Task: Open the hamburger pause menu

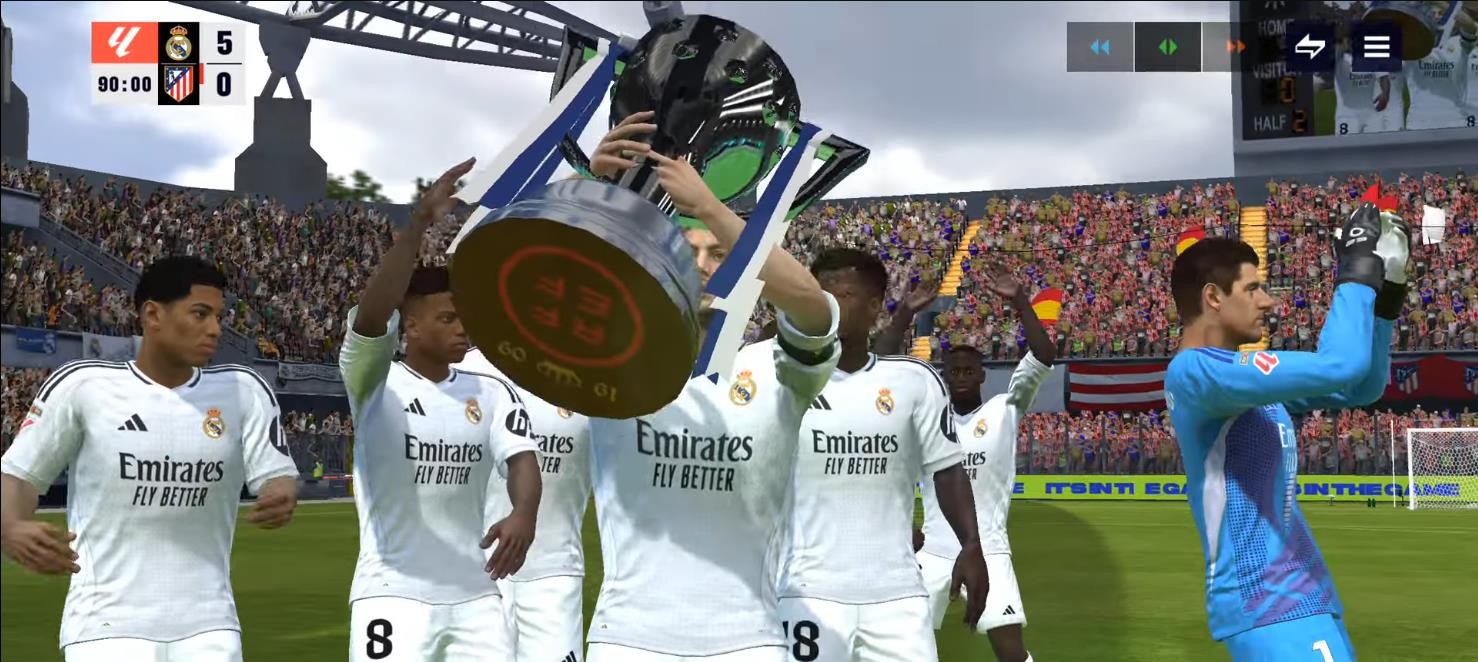Action: [1377, 47]
